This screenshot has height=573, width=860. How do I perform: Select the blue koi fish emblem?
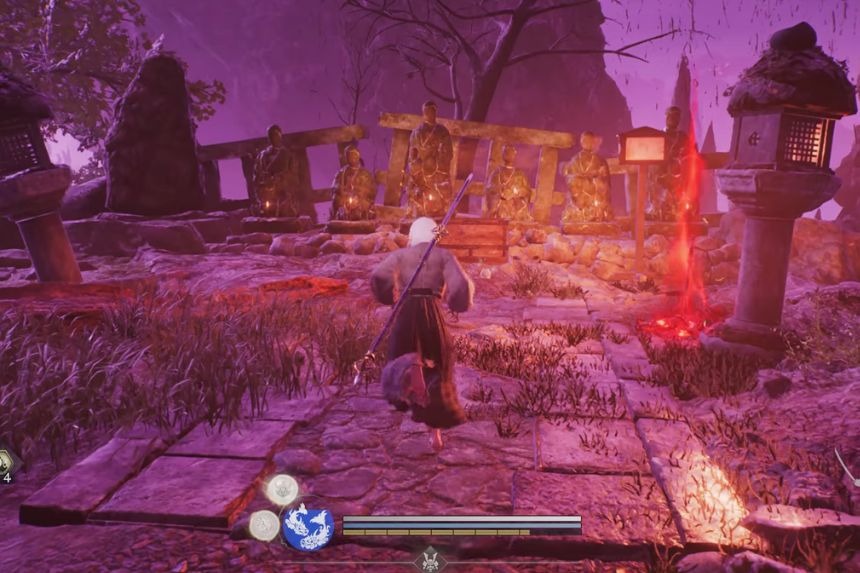tap(307, 526)
